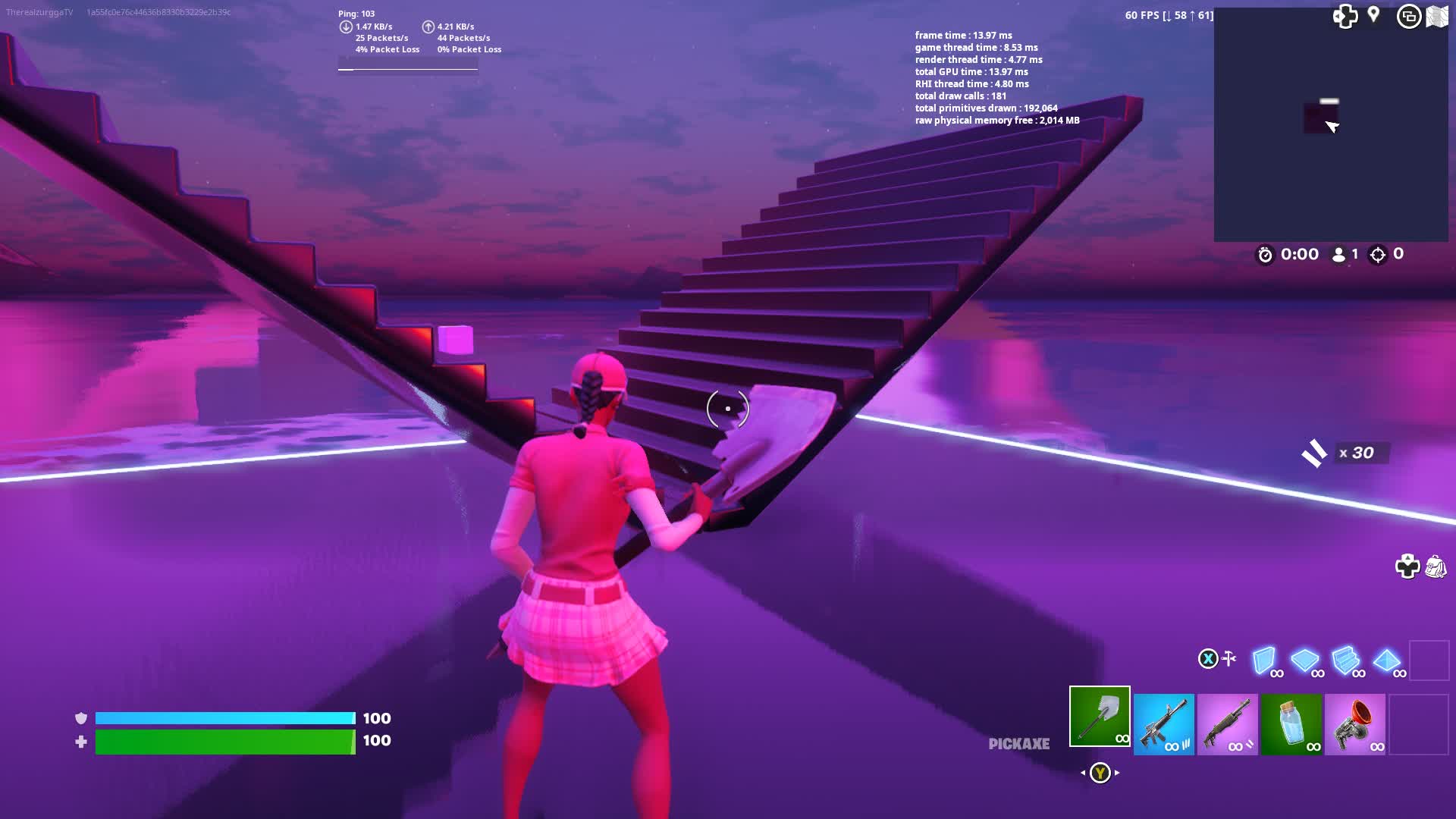This screenshot has width=1456, height=819.
Task: Click the green health bar
Action: pyautogui.click(x=224, y=741)
